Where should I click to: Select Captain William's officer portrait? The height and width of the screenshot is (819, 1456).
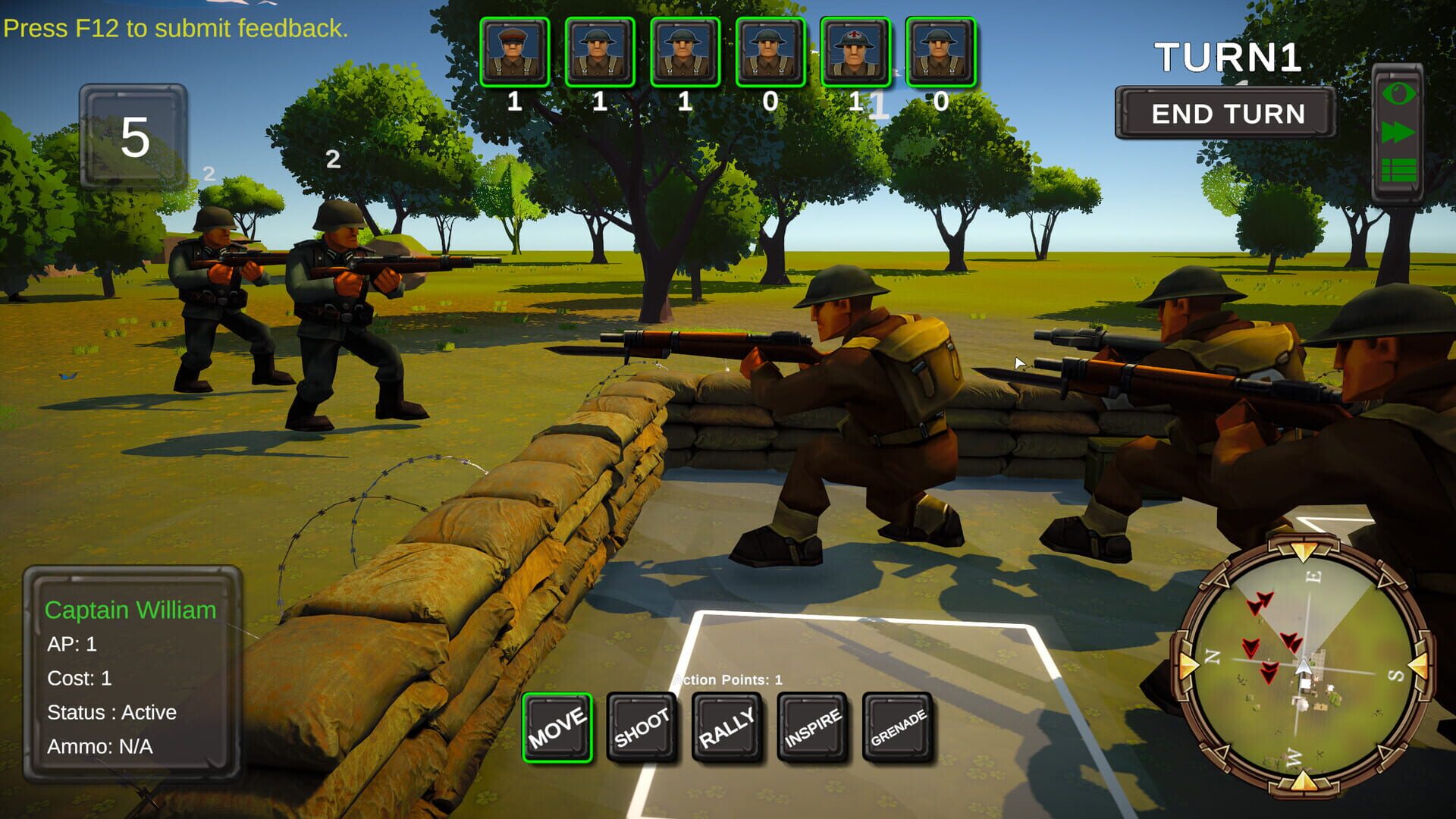514,49
